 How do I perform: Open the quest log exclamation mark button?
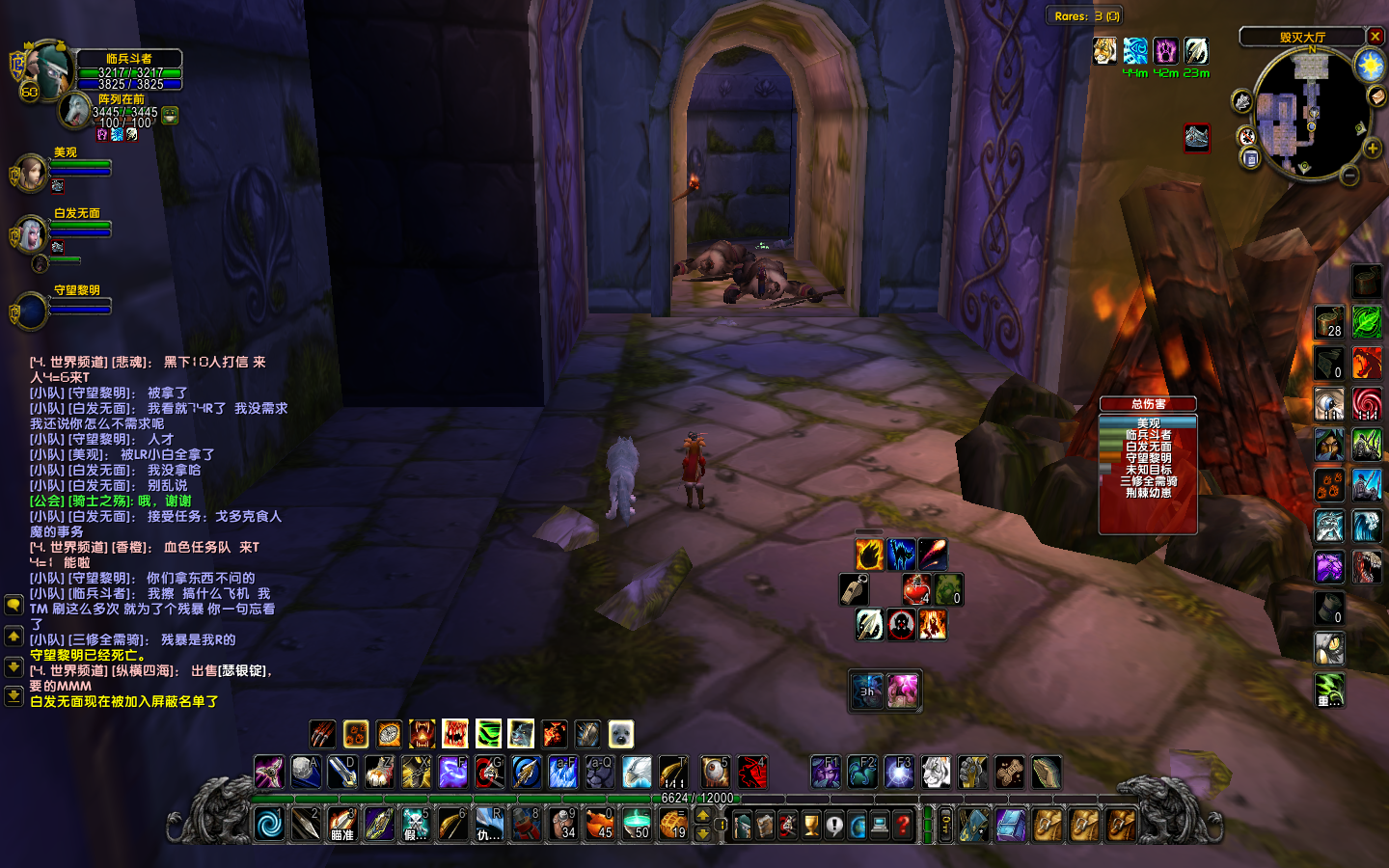(834, 826)
